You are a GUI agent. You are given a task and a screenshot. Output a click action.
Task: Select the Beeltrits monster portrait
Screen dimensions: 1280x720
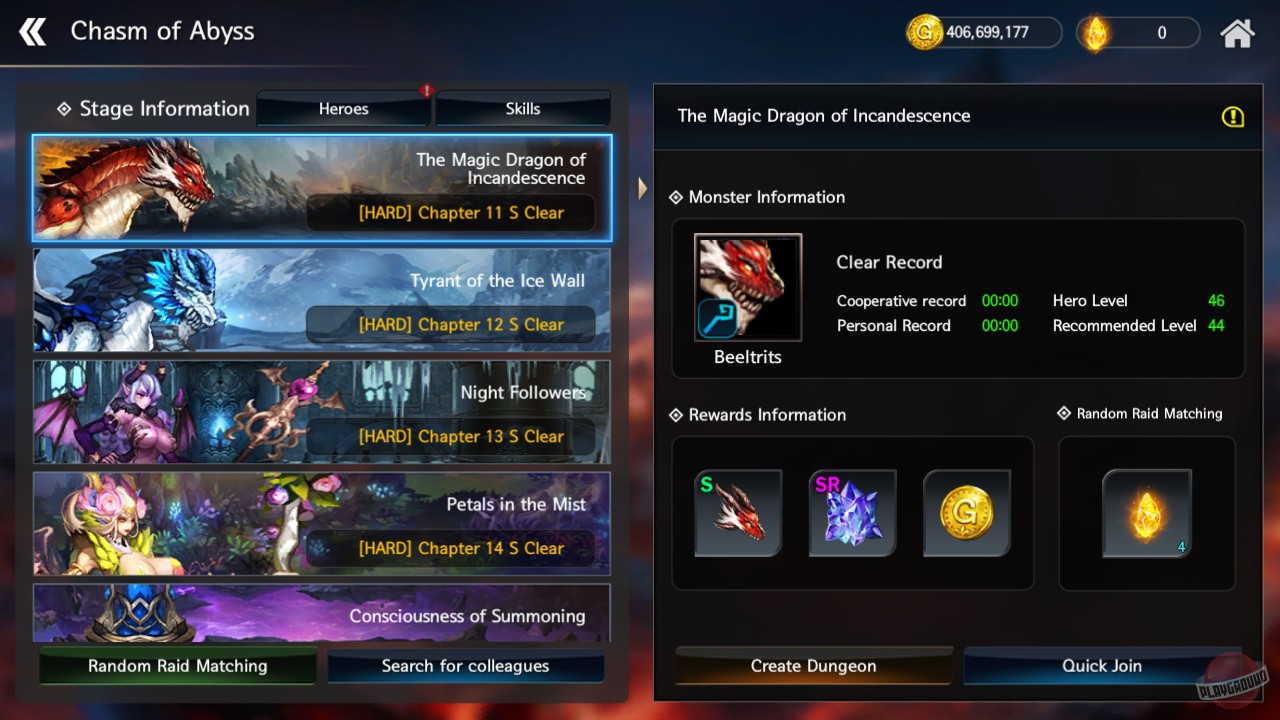point(747,287)
